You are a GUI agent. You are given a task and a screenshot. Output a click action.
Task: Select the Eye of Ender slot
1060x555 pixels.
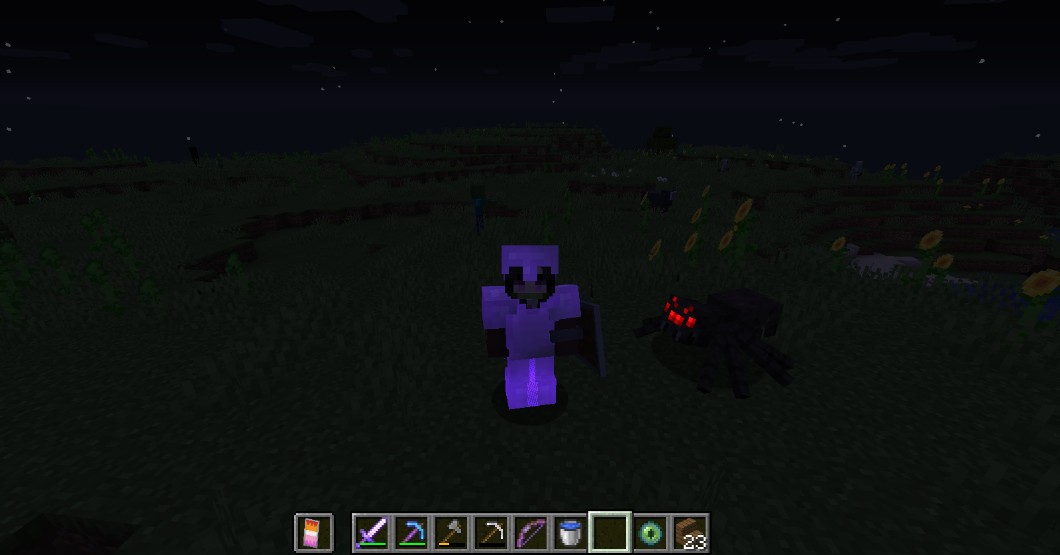[650, 532]
